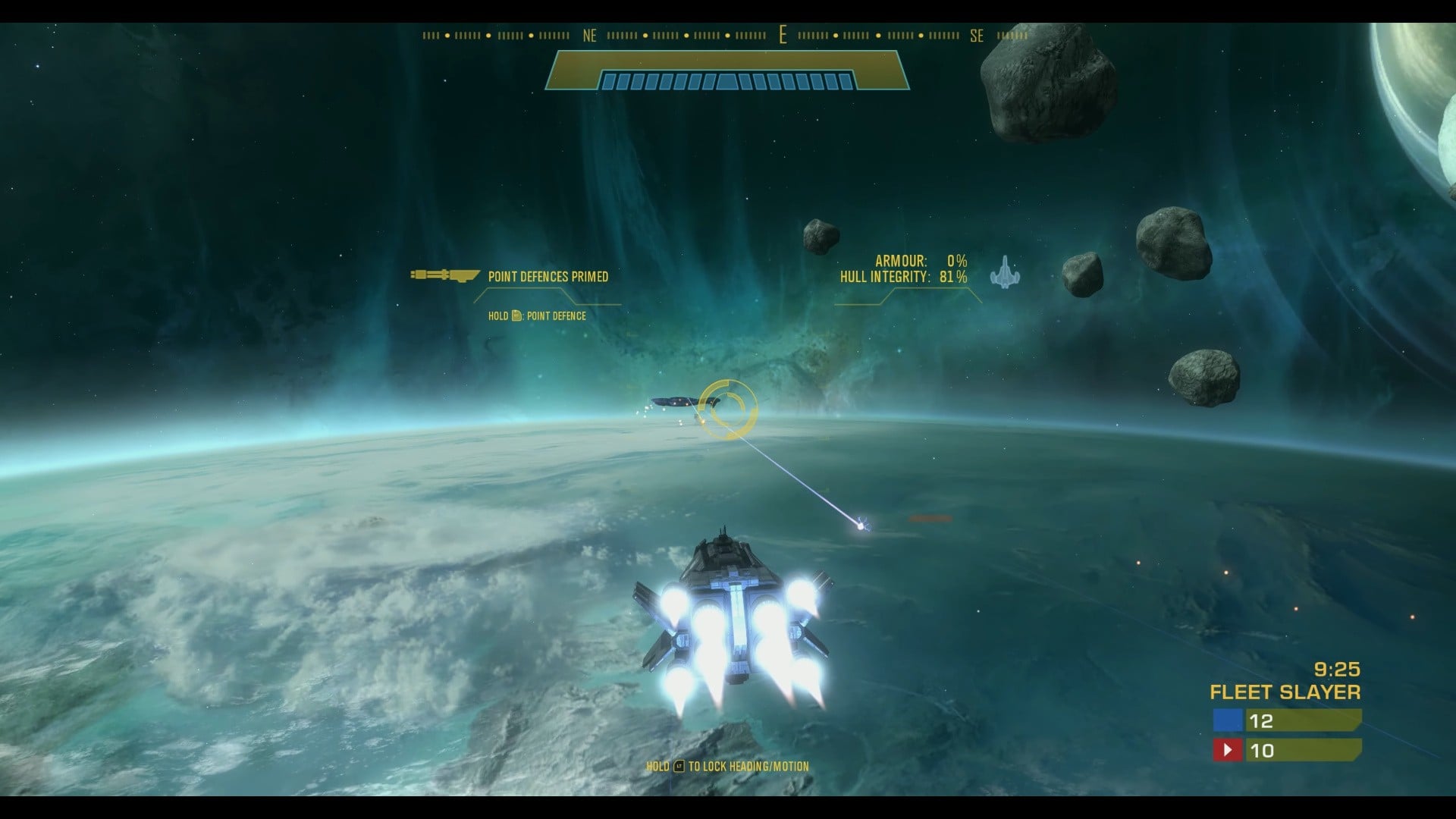
Task: Click the HOLD: POINT DEFENCE prompt
Action: tap(538, 316)
